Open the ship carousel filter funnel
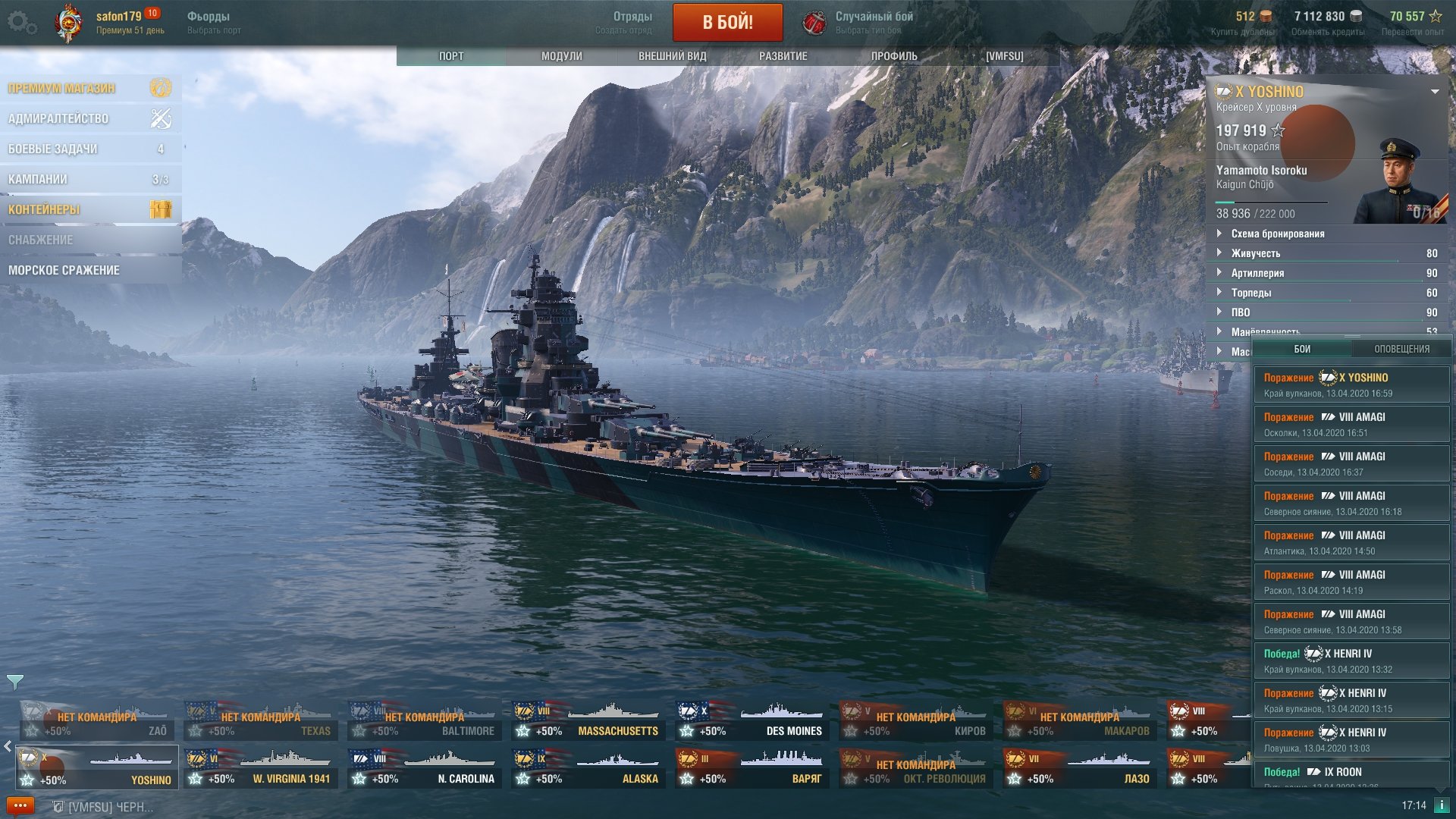The height and width of the screenshot is (819, 1456). [x=14, y=682]
